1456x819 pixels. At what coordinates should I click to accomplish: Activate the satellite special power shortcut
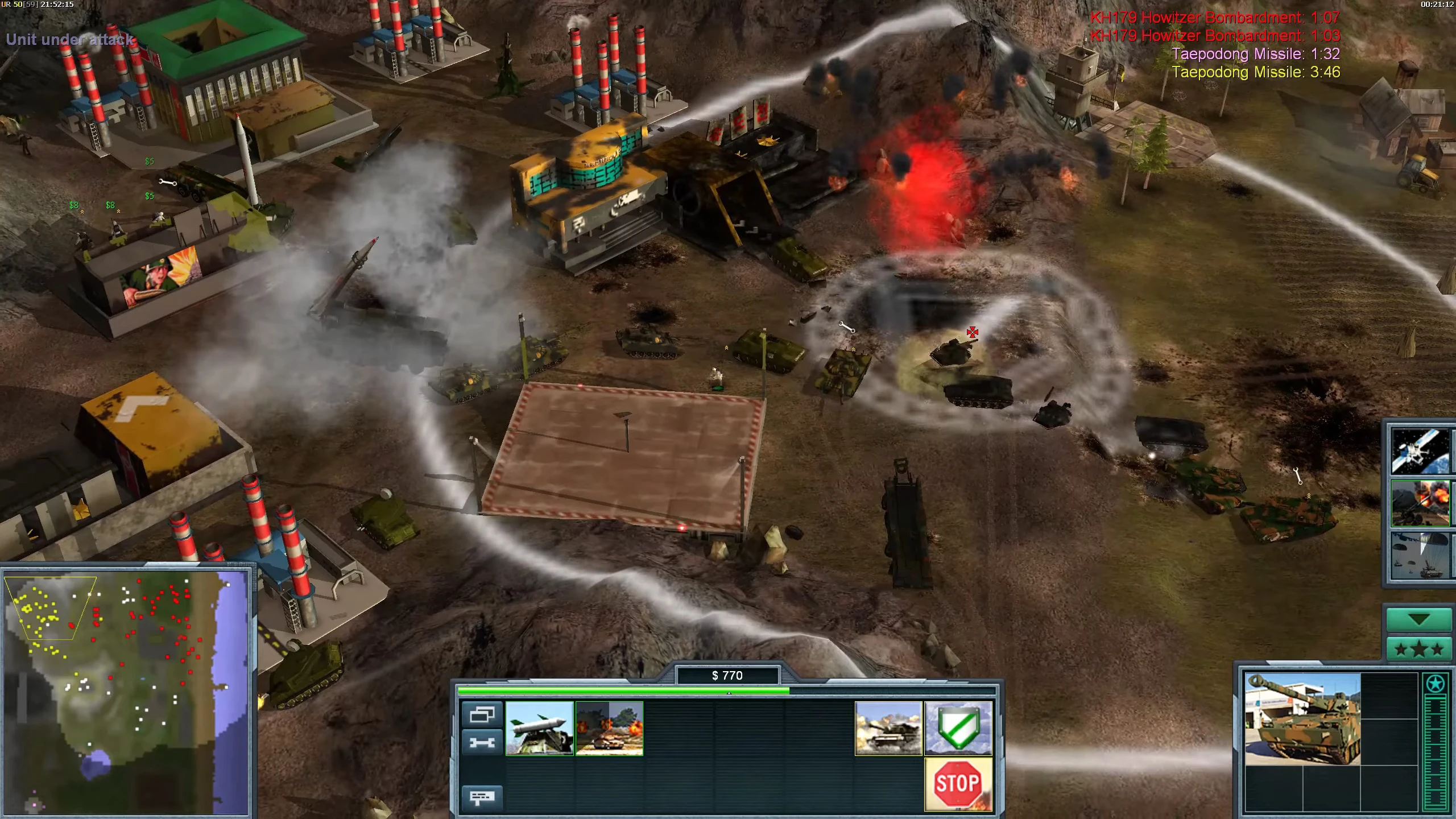pyautogui.click(x=1420, y=452)
